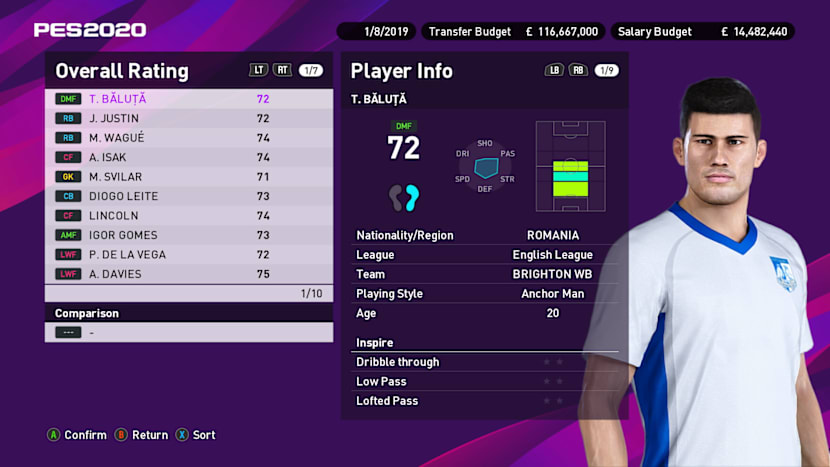The image size is (830, 467).
Task: Choose Diogo Leite row
Action: (x=189, y=196)
